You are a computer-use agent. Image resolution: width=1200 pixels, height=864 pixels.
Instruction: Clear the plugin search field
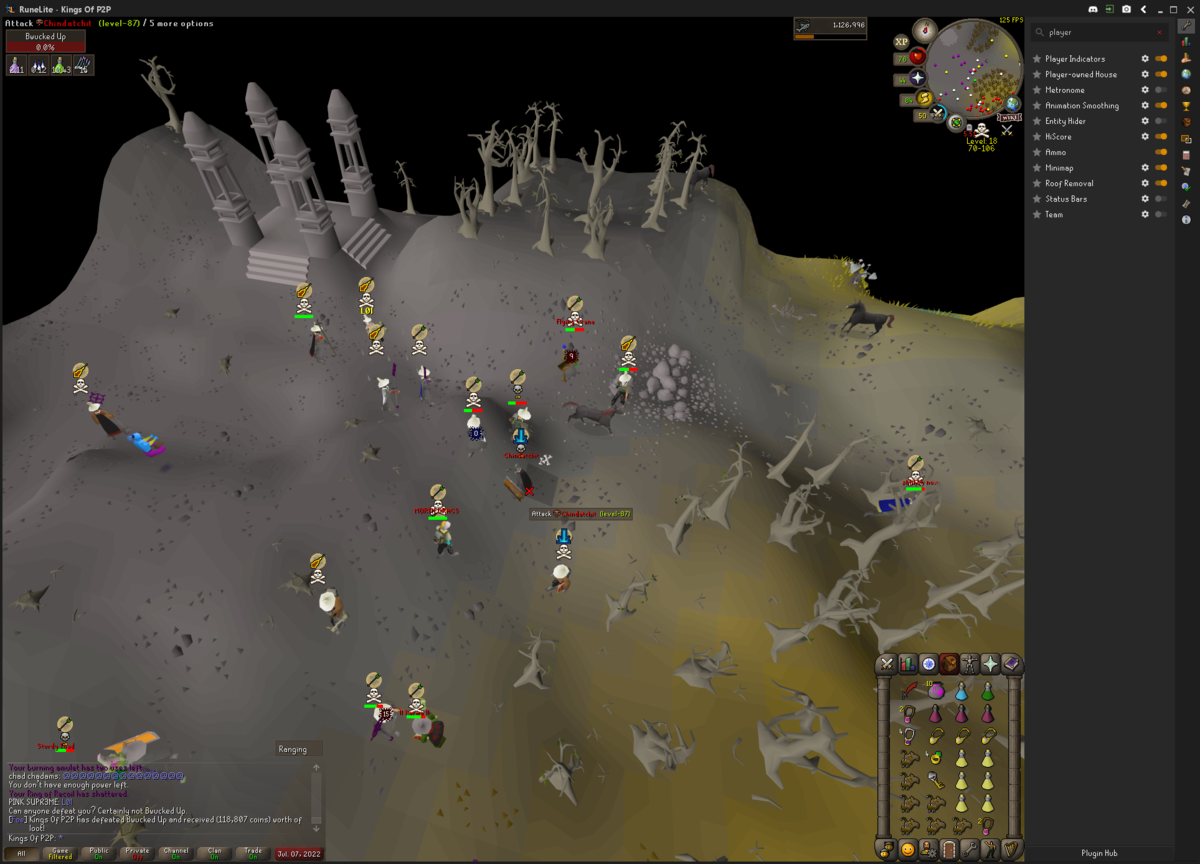pos(1160,32)
